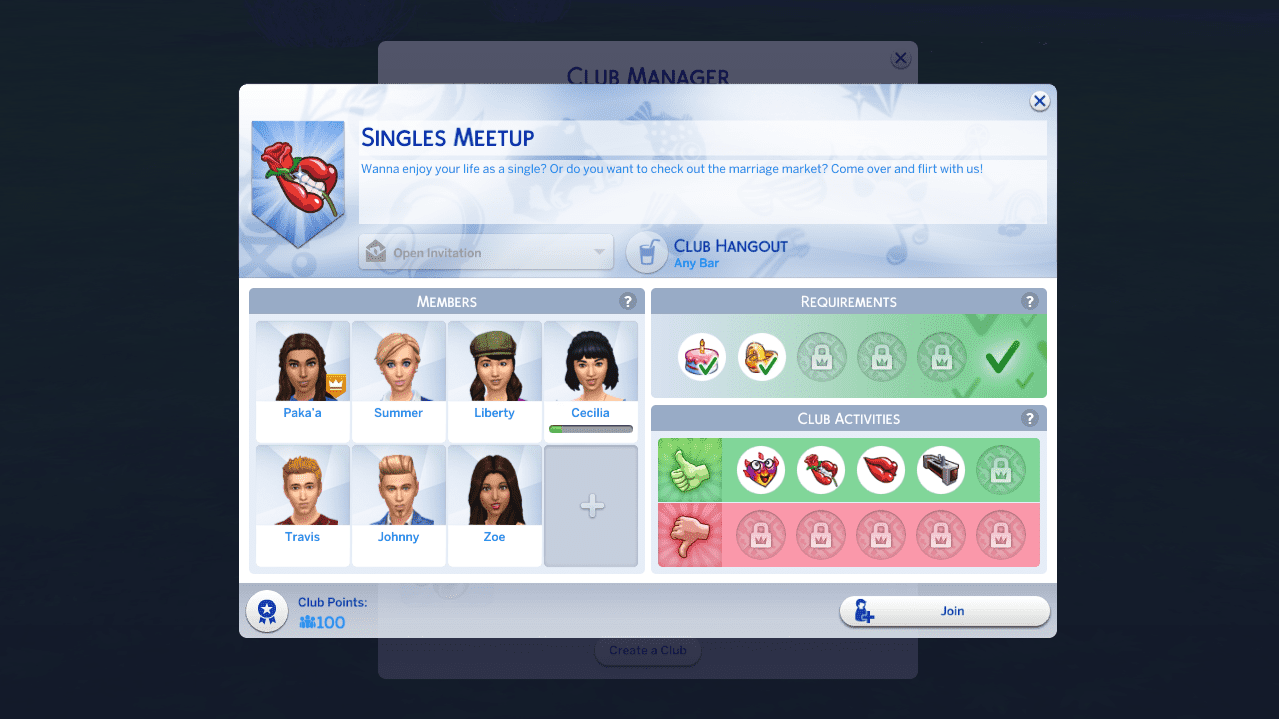This screenshot has width=1279, height=719.
Task: Join the Singles Meetup club
Action: point(944,611)
